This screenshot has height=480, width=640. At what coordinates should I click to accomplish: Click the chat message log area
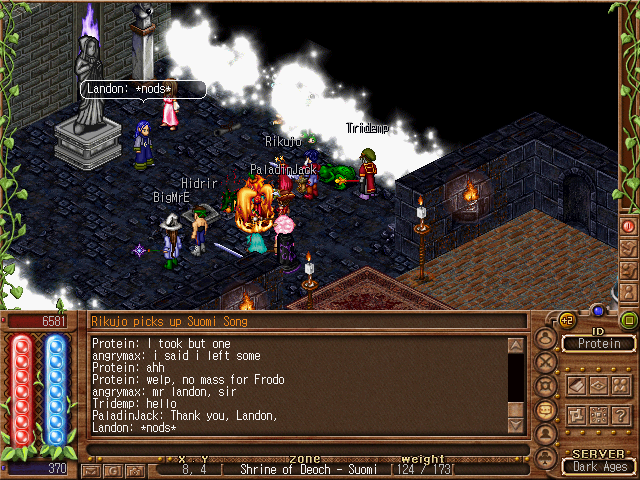[x=298, y=385]
